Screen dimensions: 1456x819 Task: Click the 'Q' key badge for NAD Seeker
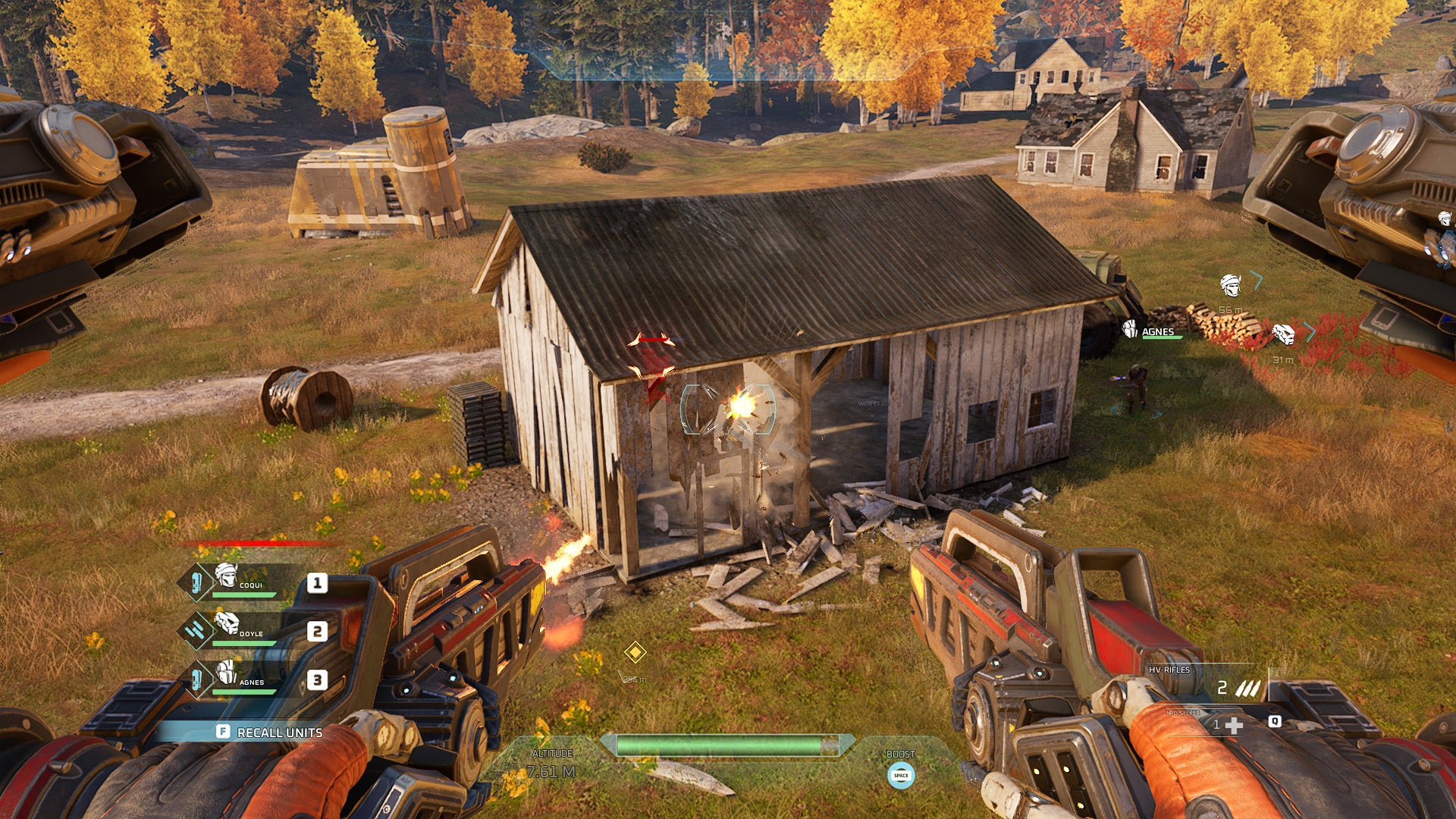coord(1276,723)
